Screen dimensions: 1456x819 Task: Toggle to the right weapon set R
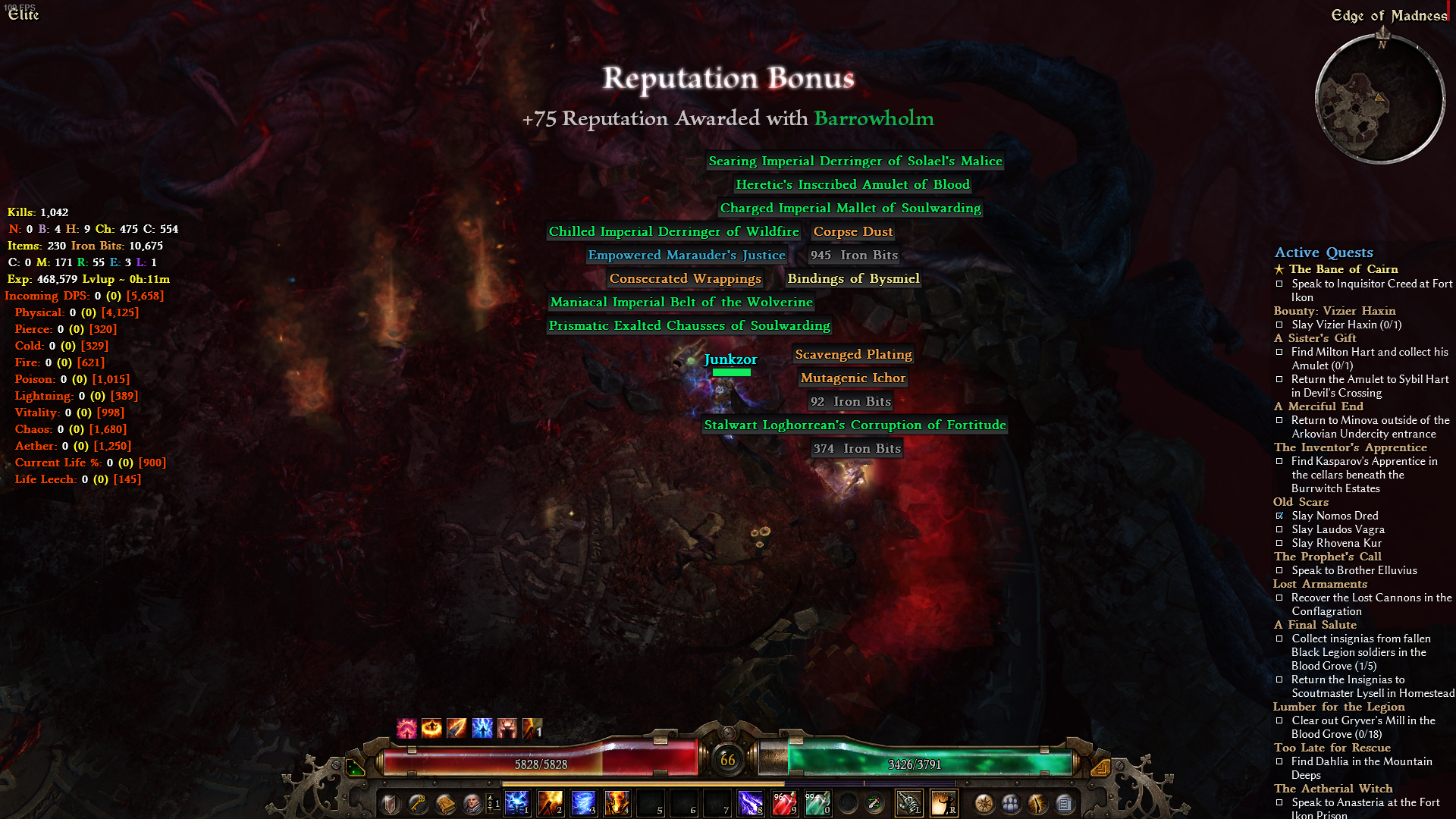(945, 802)
